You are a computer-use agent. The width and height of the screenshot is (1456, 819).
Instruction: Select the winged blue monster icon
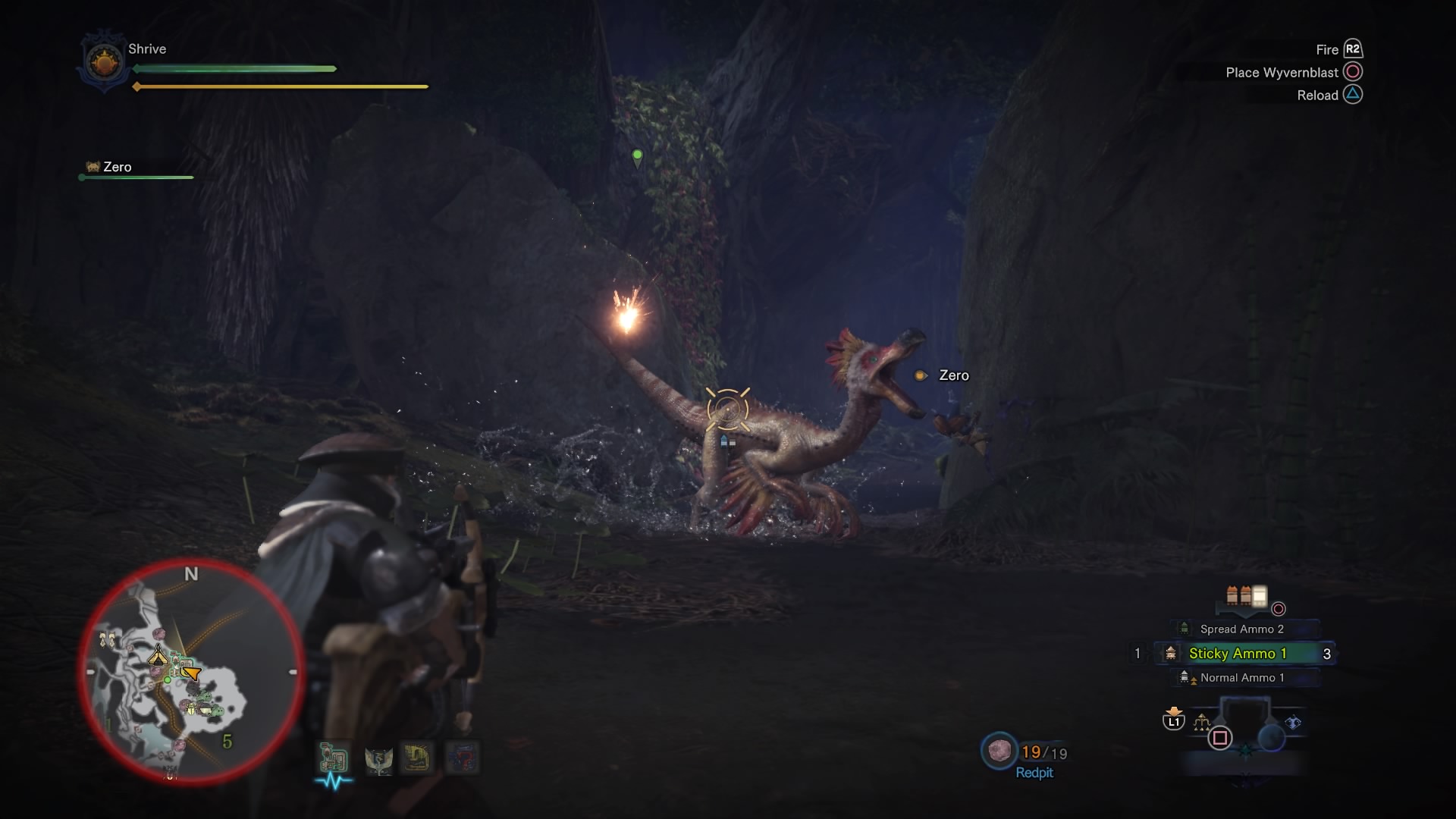(x=378, y=759)
